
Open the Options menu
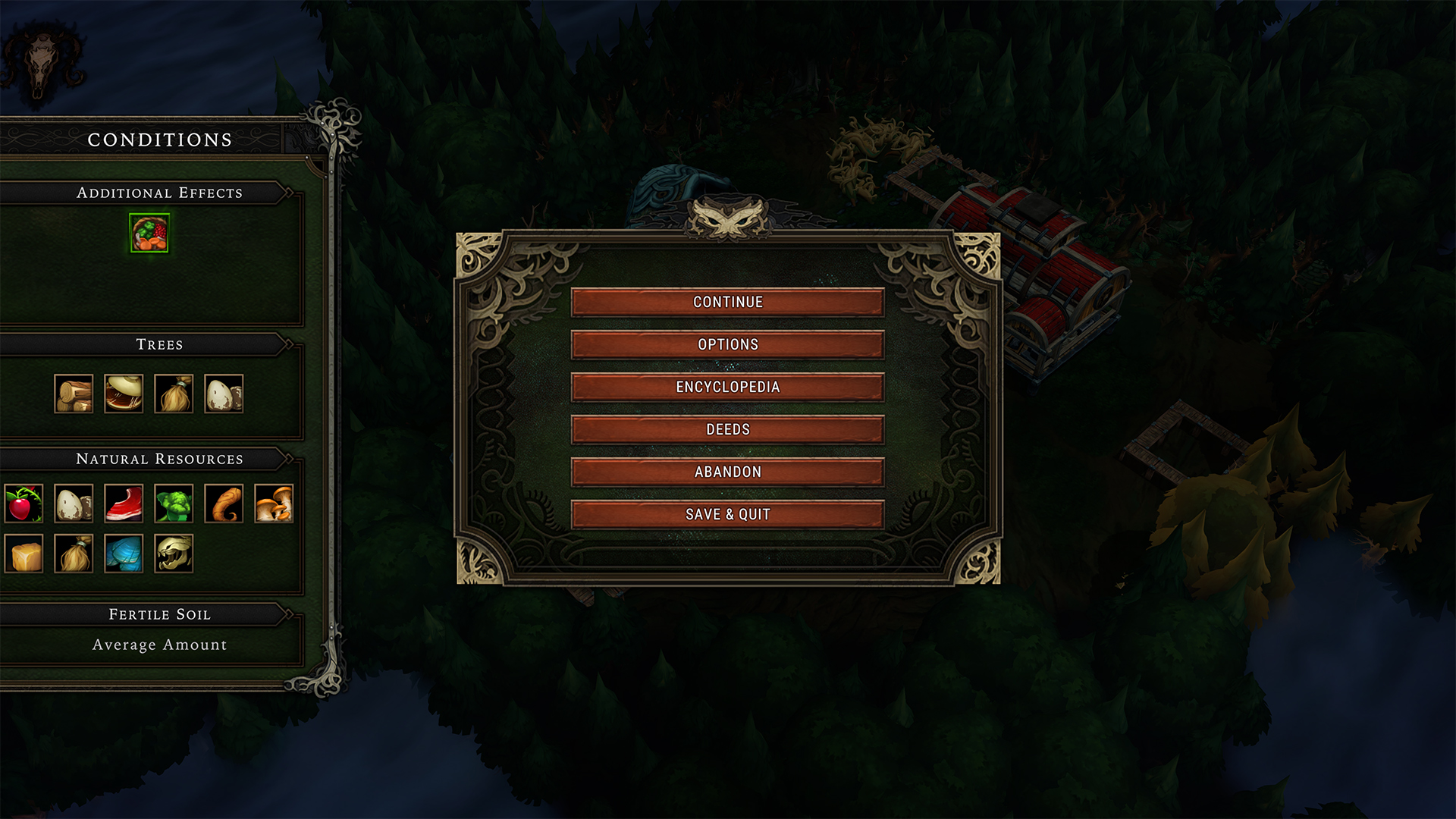pyautogui.click(x=727, y=344)
